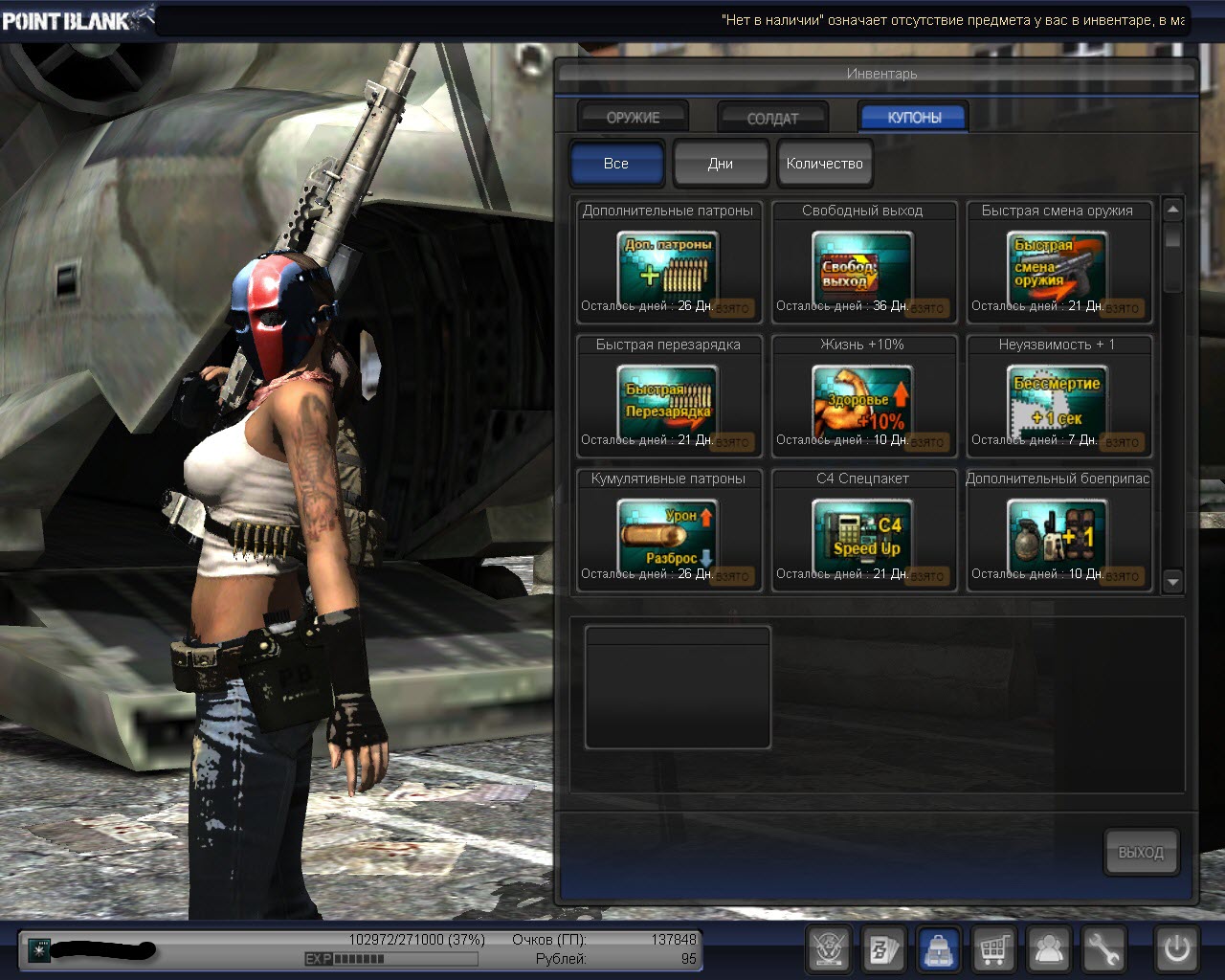Select the Дополнительные патроны coupon

click(668, 268)
